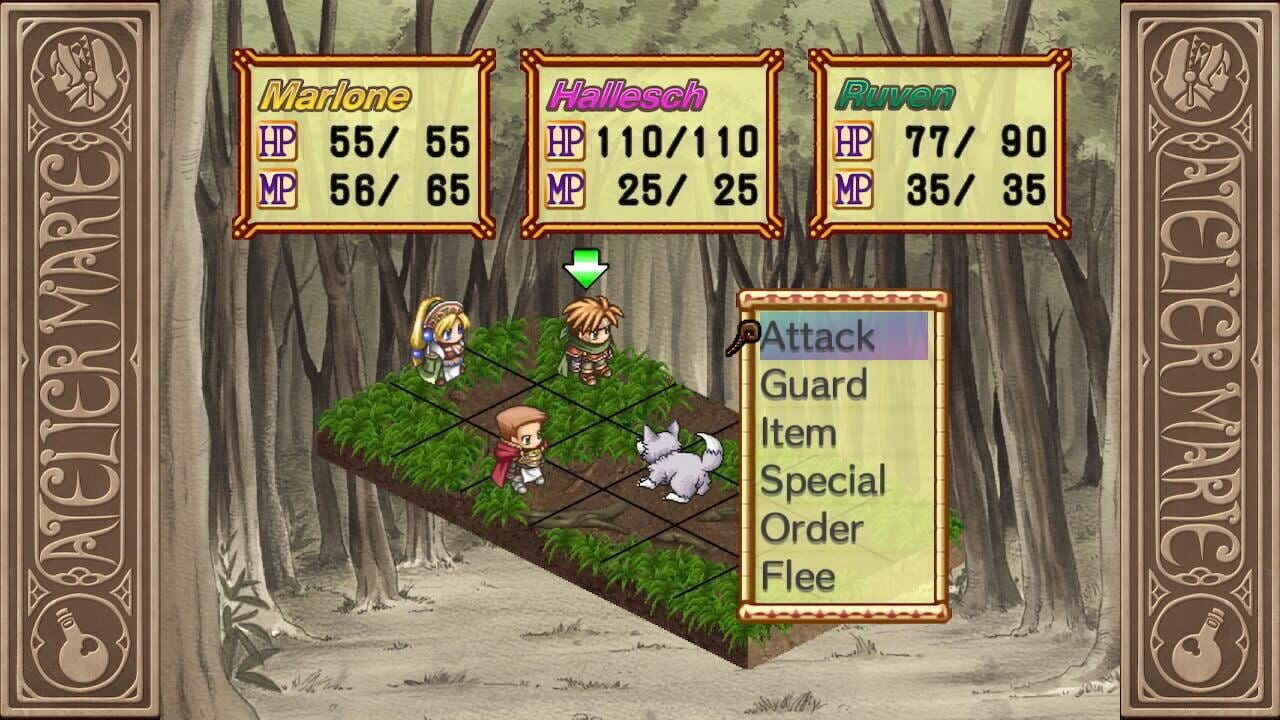Expand the Order command options

click(x=810, y=529)
